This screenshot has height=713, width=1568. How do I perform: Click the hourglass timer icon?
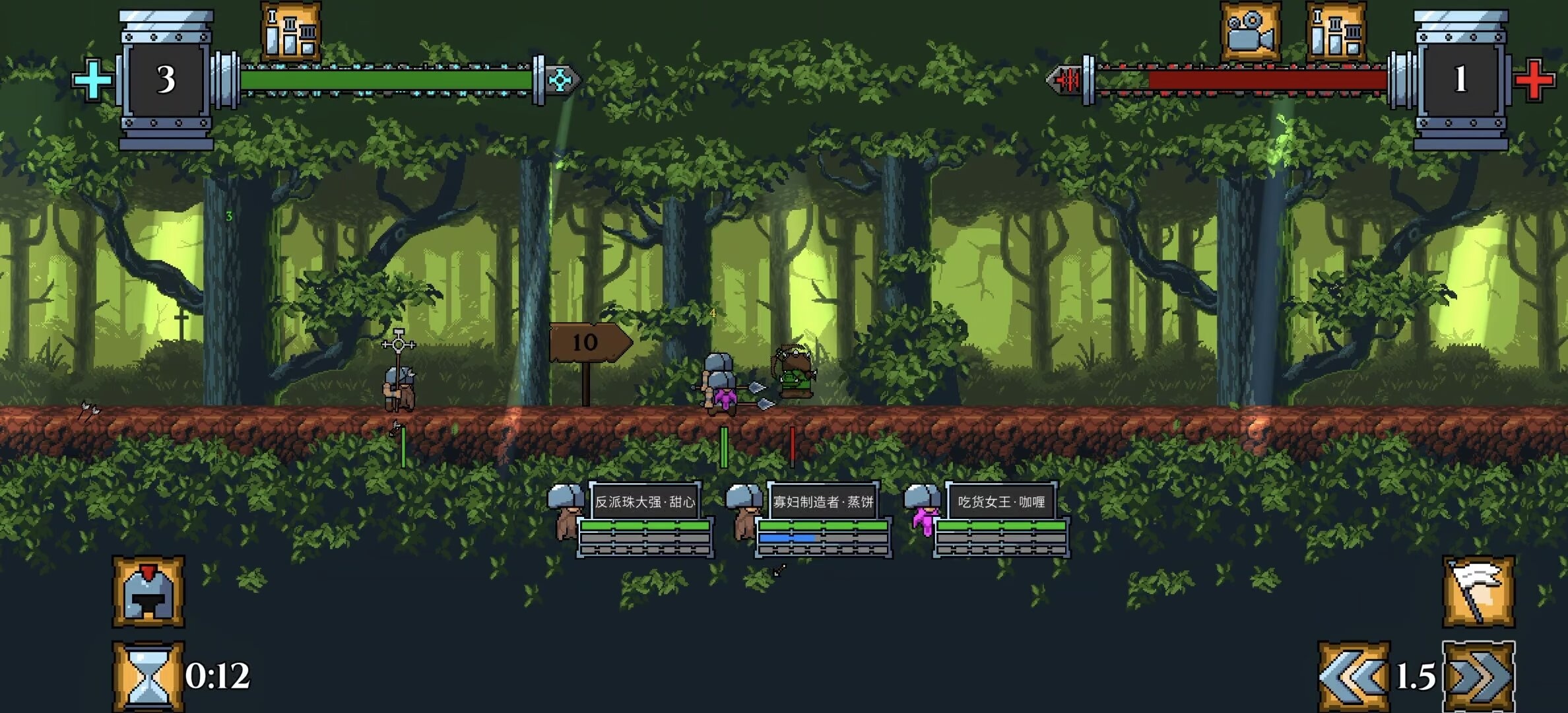tap(148, 677)
